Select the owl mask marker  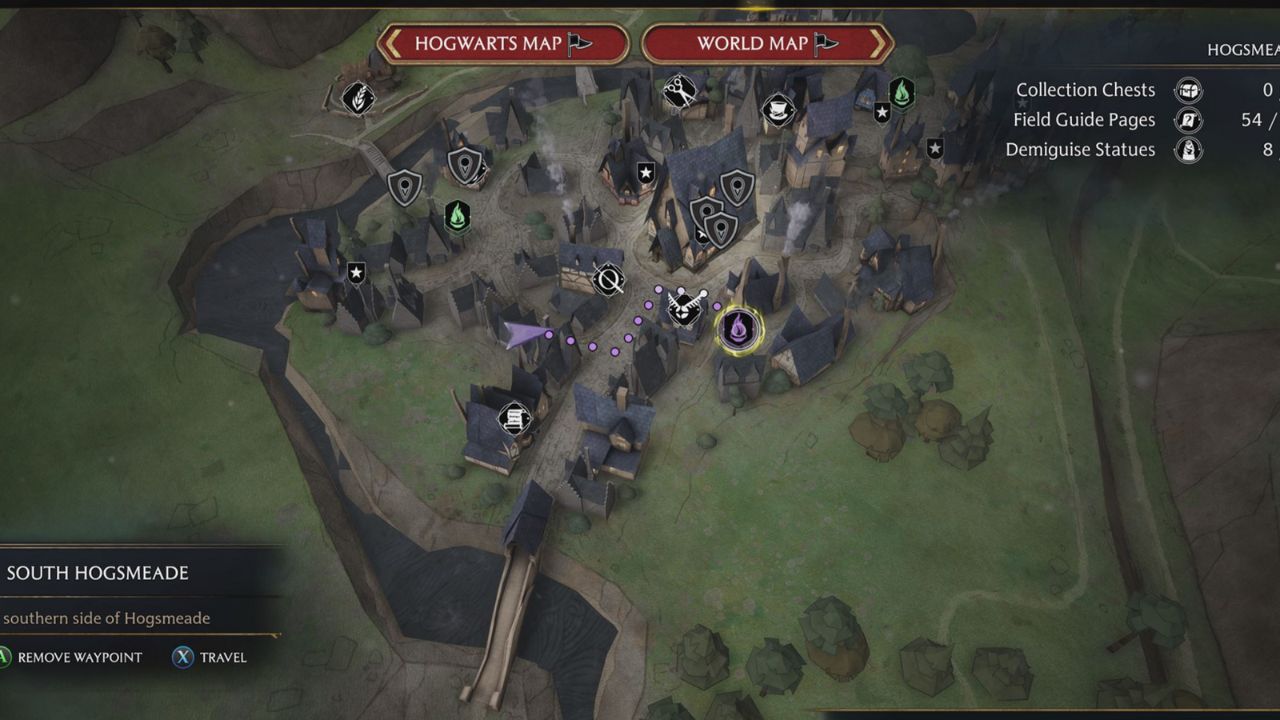click(x=684, y=307)
